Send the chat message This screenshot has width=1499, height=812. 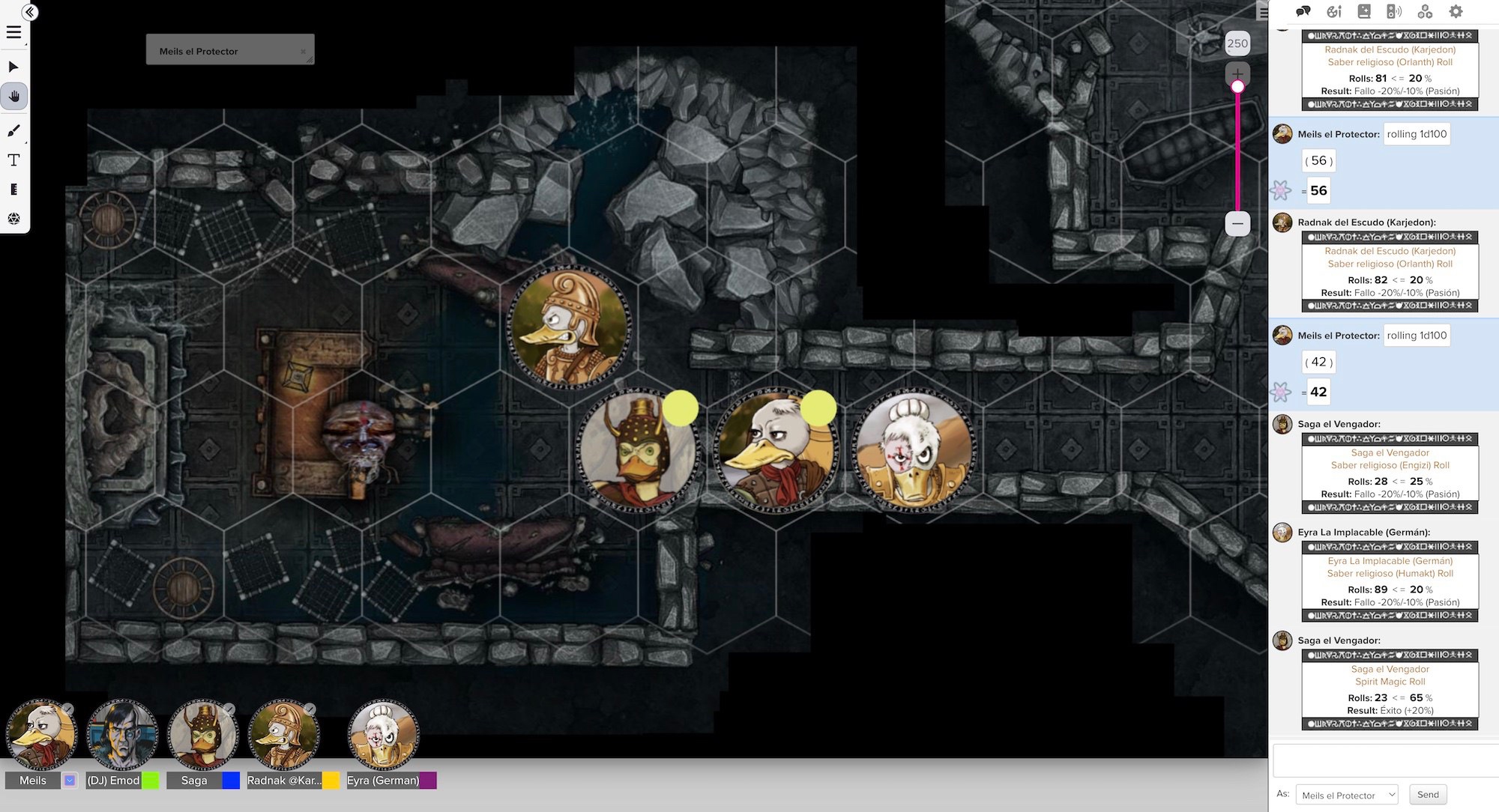coord(1427,795)
